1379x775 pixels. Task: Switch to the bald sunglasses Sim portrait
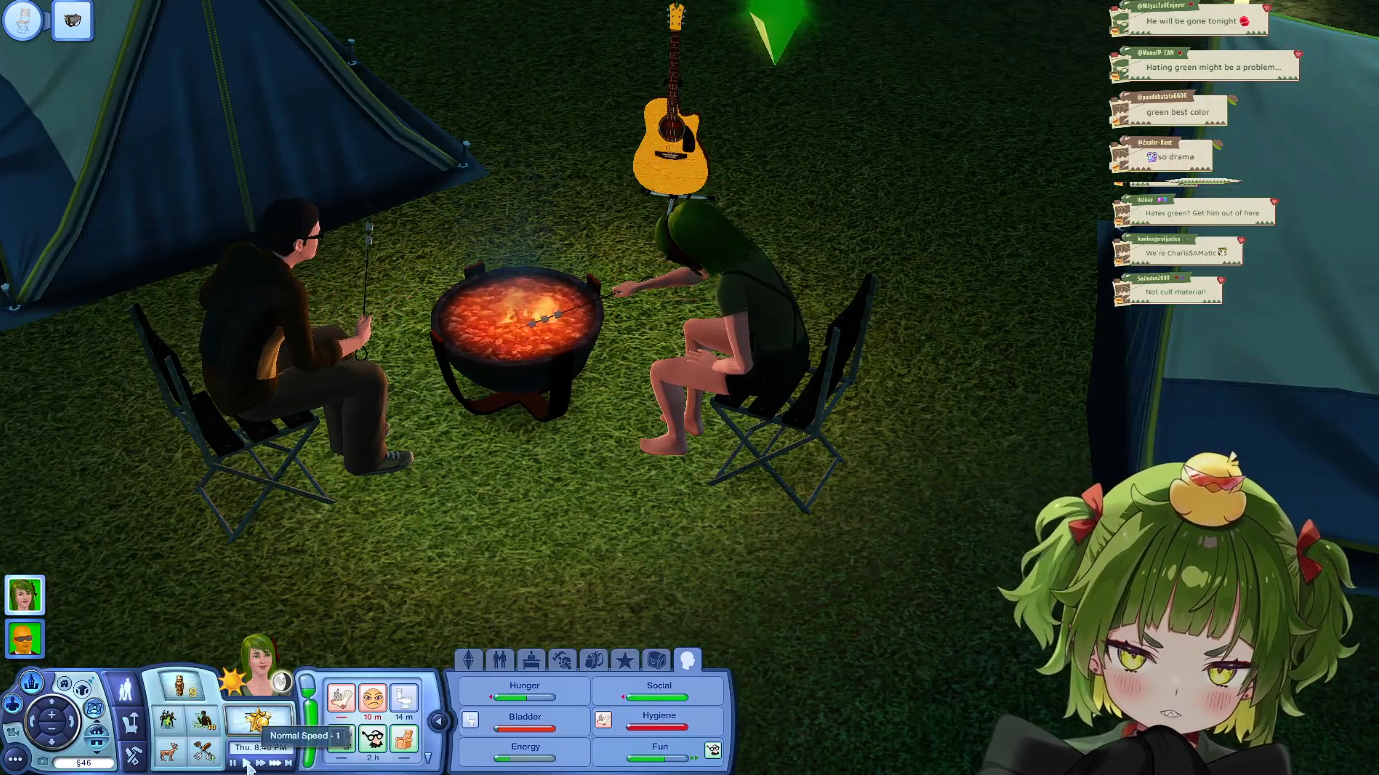coord(24,638)
